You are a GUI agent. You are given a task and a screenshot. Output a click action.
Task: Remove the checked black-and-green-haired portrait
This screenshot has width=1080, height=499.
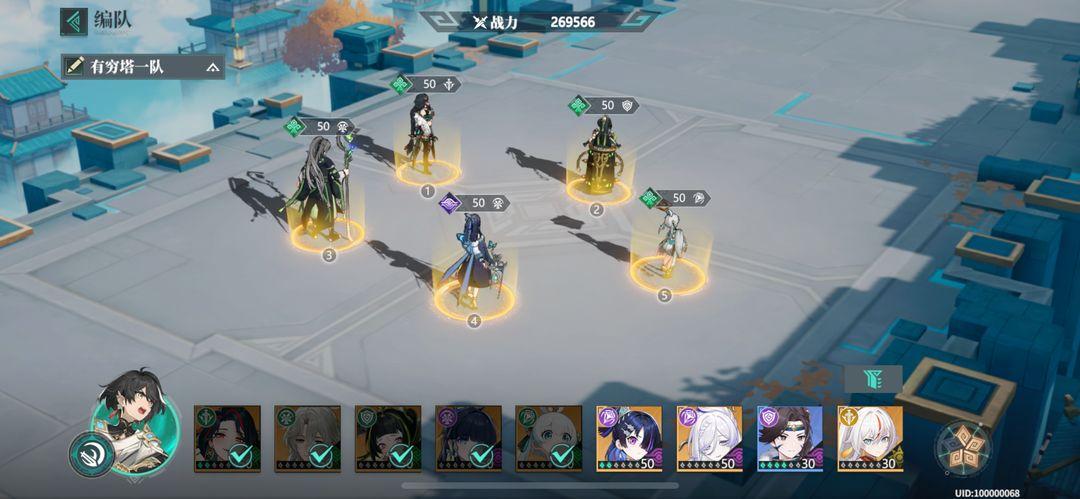(388, 438)
